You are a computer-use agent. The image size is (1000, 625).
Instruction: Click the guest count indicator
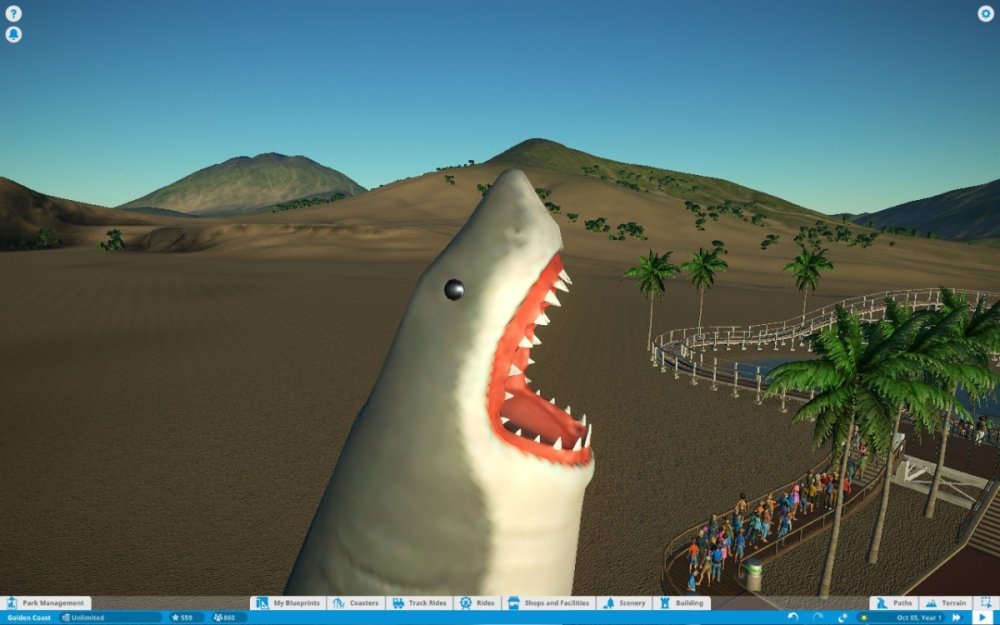229,618
